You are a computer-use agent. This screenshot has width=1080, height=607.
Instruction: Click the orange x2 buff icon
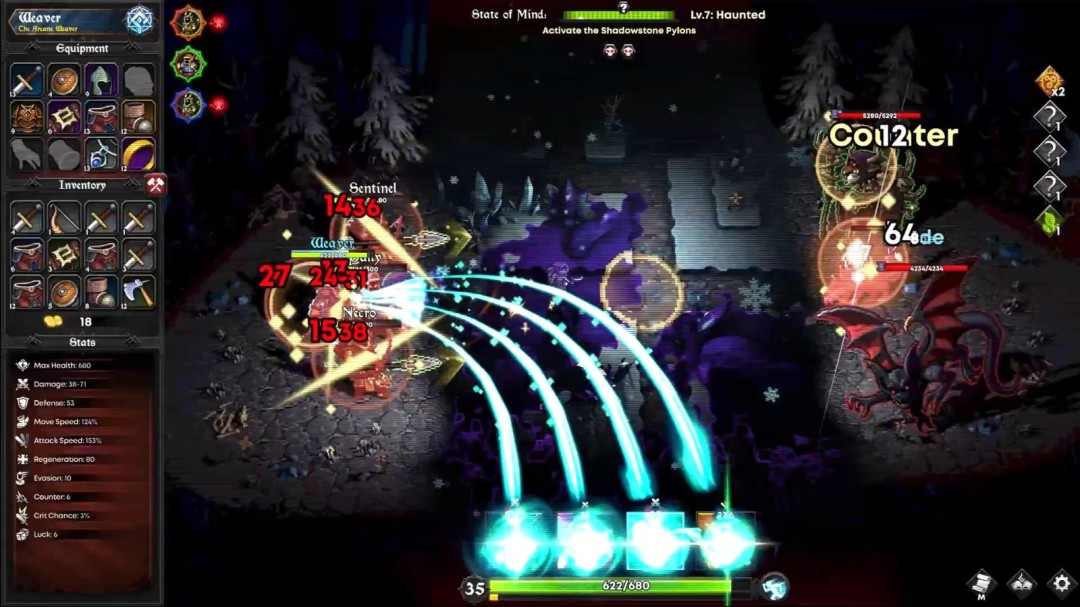(x=1049, y=81)
